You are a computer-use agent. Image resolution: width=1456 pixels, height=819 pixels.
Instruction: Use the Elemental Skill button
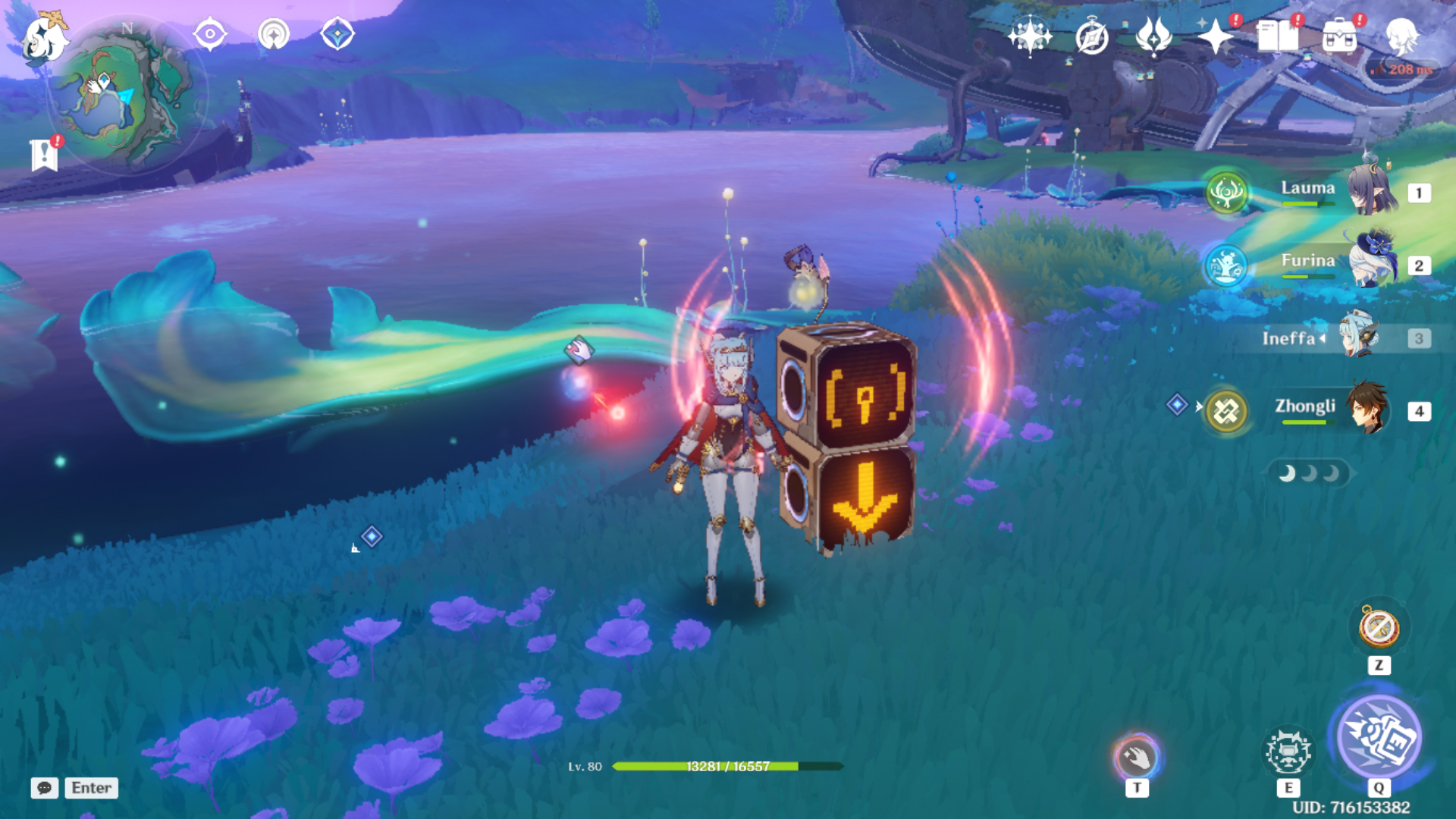coord(1288,752)
